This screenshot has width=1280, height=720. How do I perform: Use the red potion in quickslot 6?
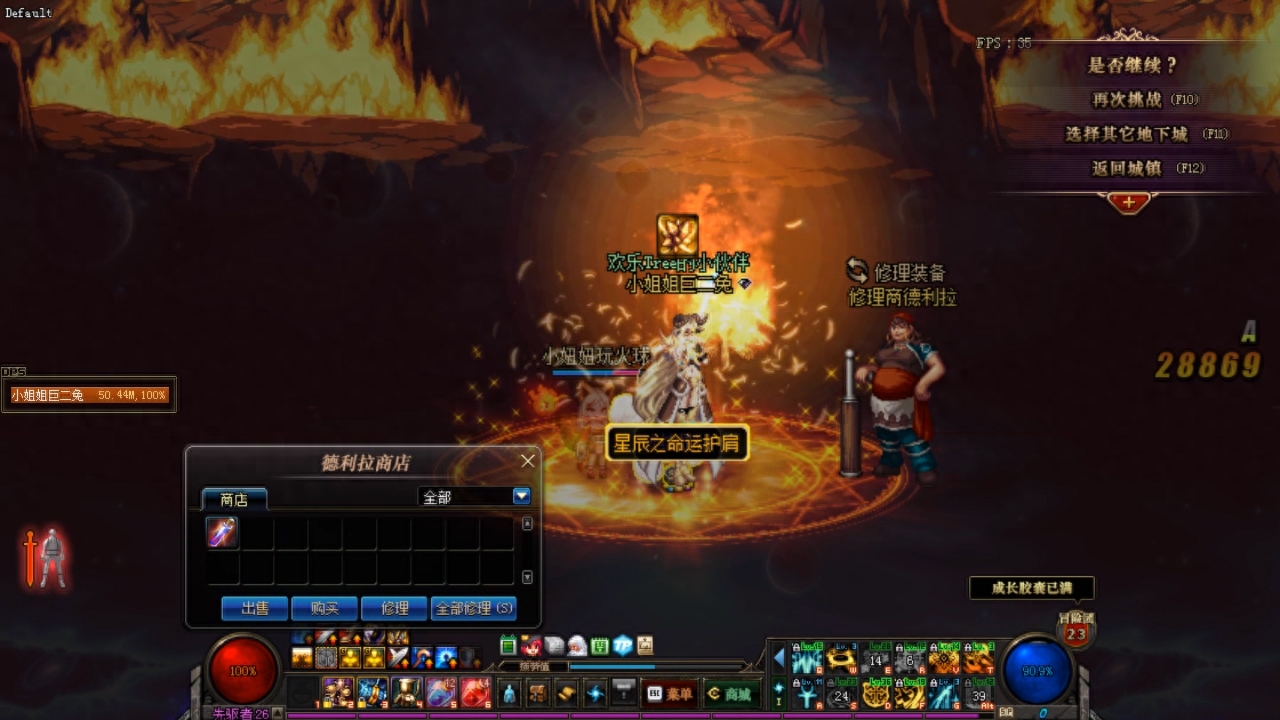(x=474, y=691)
